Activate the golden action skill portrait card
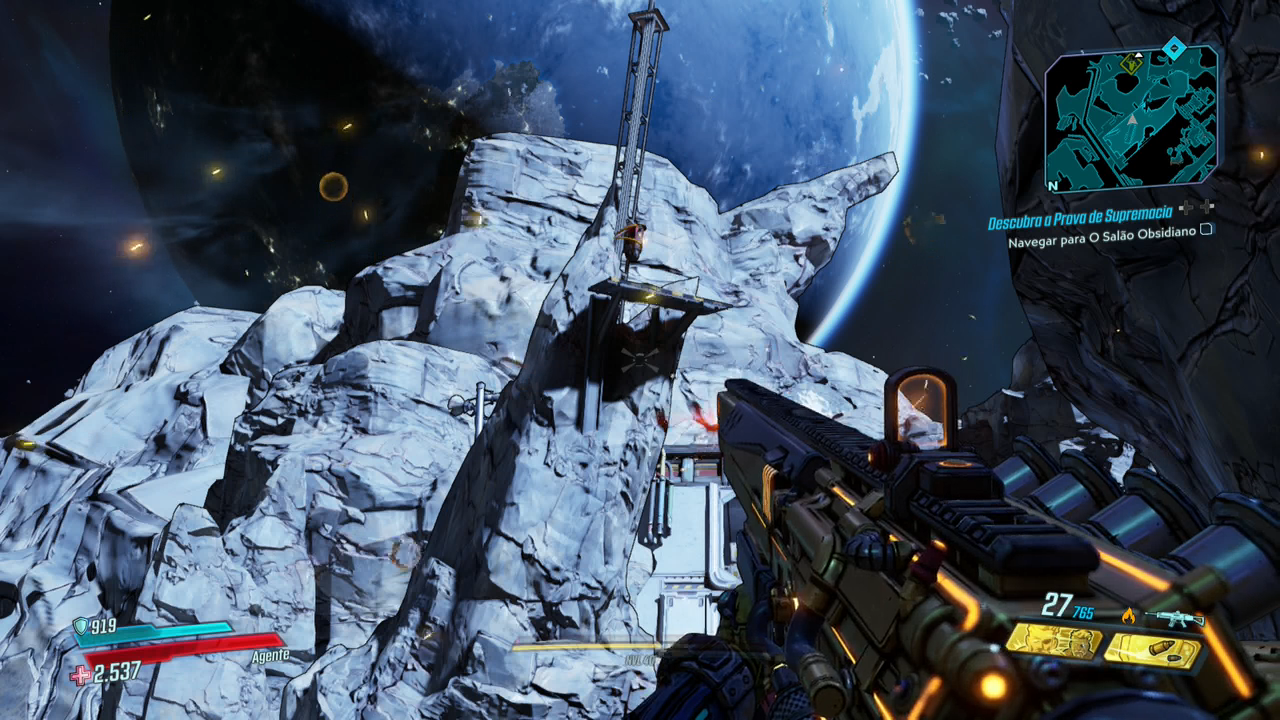This screenshot has height=720, width=1280. (x=1053, y=640)
